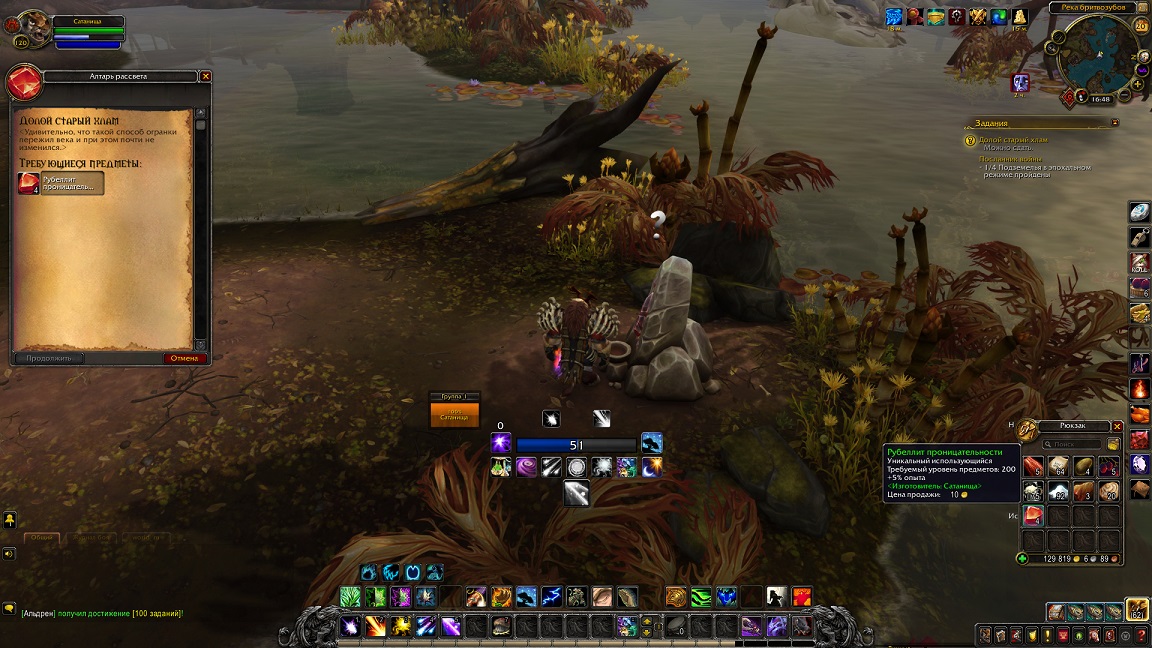The height and width of the screenshot is (648, 1152).
Task: Select the stack of 92 white powder
Action: pyautogui.click(x=1058, y=491)
